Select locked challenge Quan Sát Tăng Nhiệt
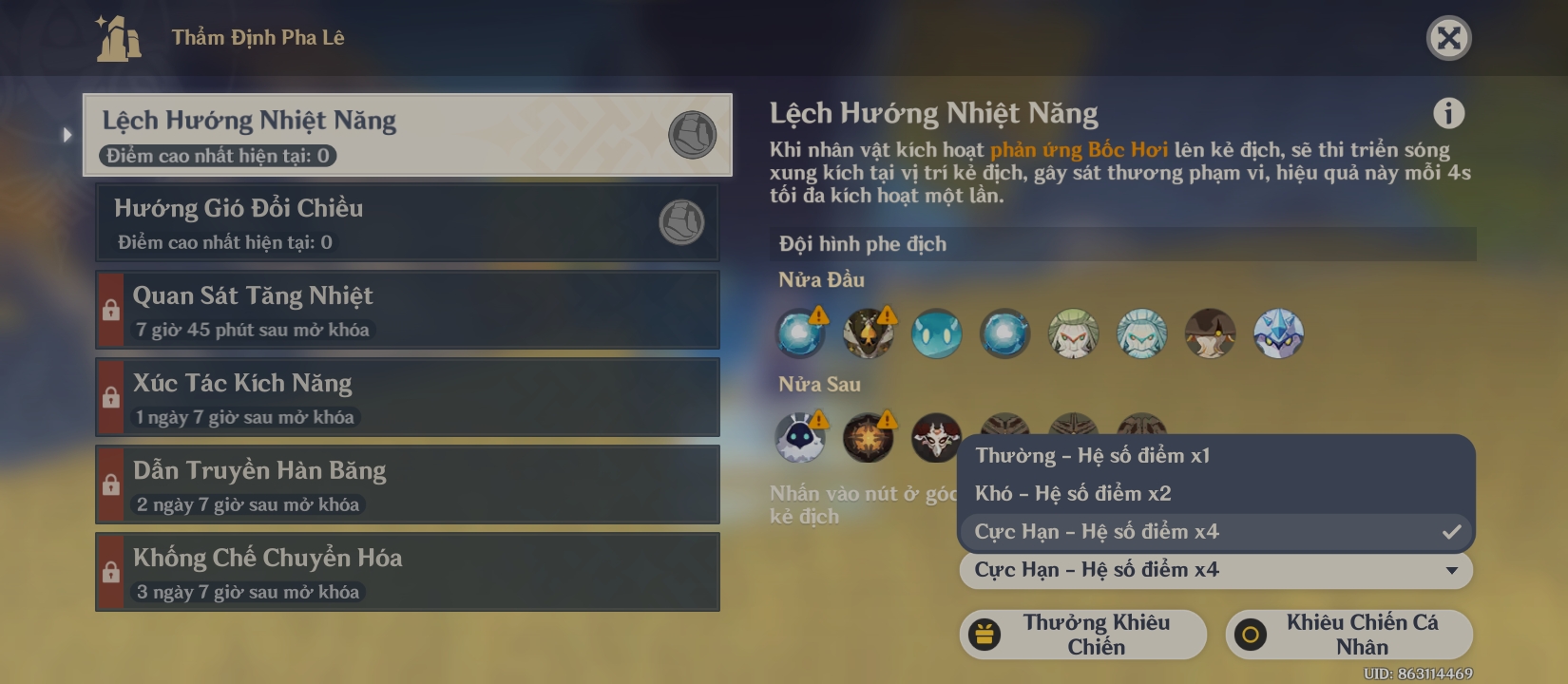This screenshot has width=1568, height=684. [407, 310]
